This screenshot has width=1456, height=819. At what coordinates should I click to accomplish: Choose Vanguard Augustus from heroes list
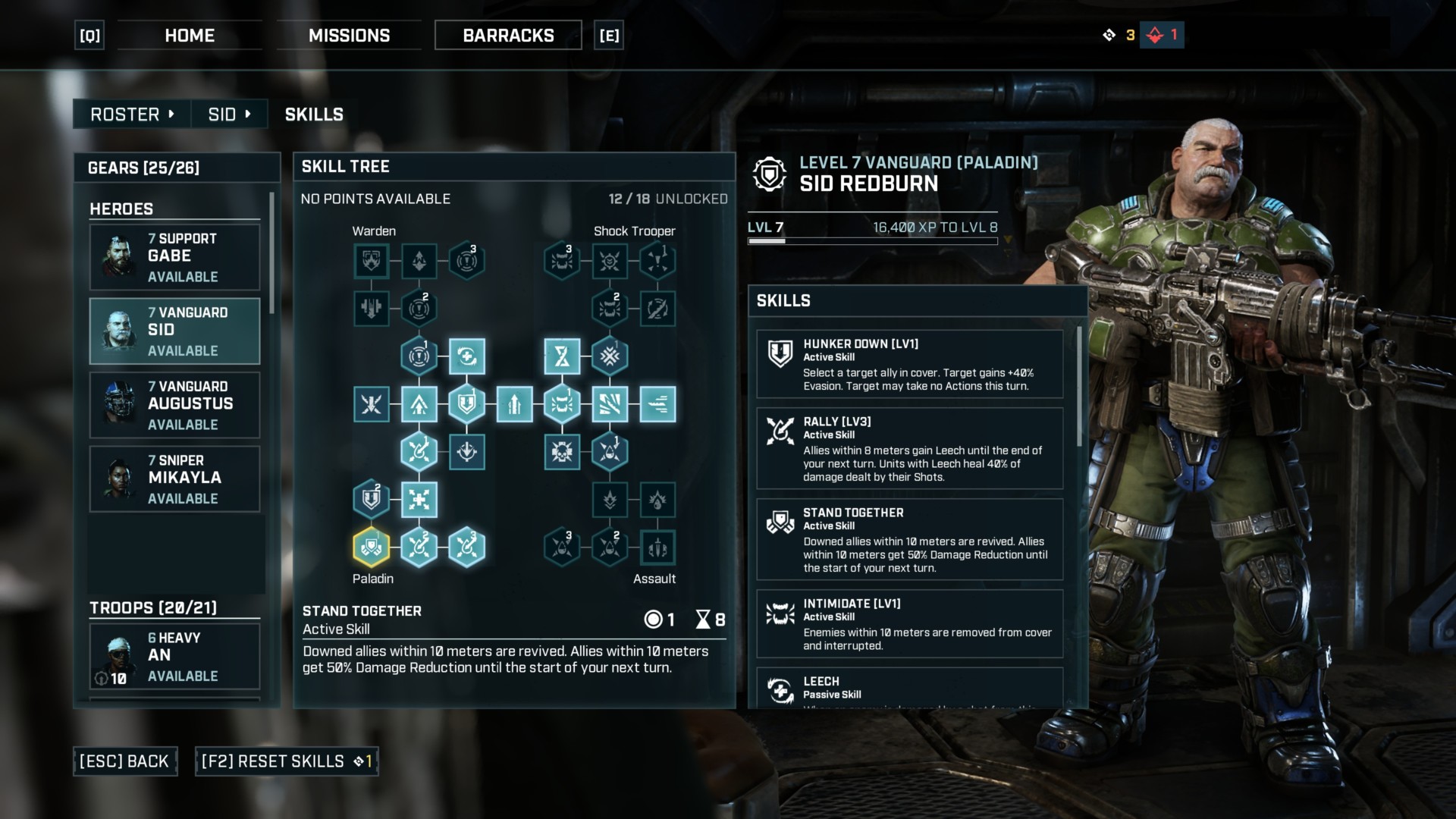tap(174, 405)
